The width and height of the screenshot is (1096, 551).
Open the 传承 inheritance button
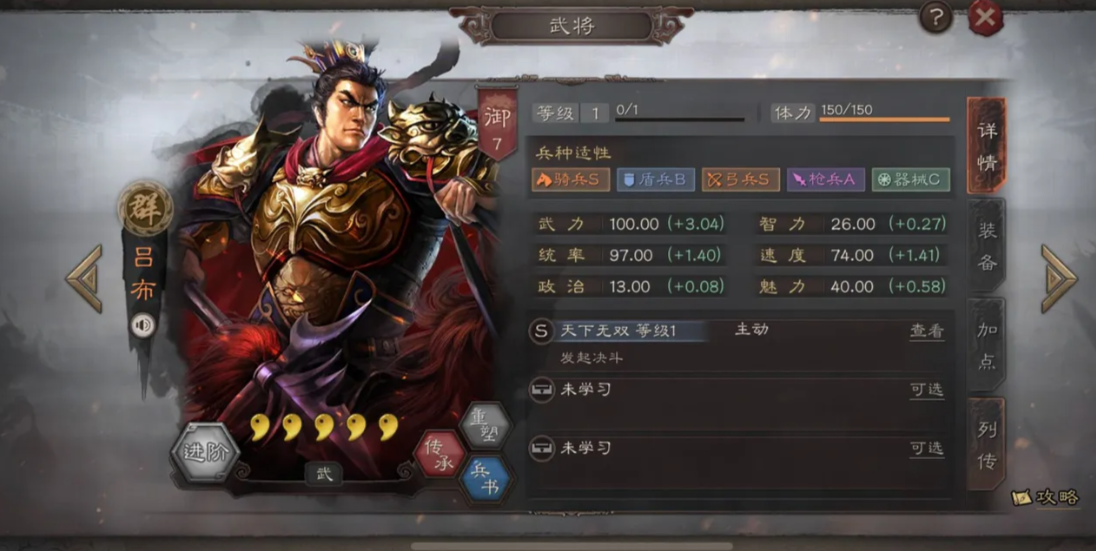pyautogui.click(x=440, y=454)
